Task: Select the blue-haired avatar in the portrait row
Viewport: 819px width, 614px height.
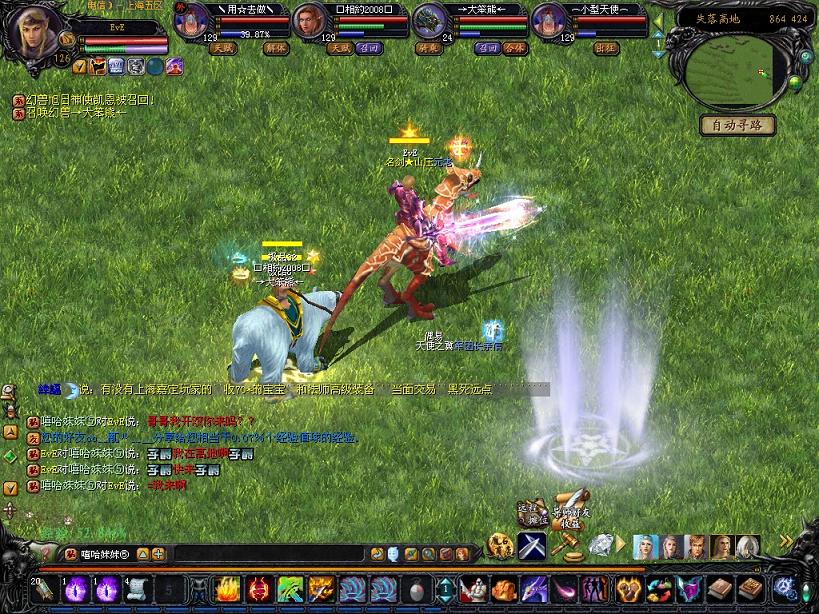Action: (x=645, y=546)
